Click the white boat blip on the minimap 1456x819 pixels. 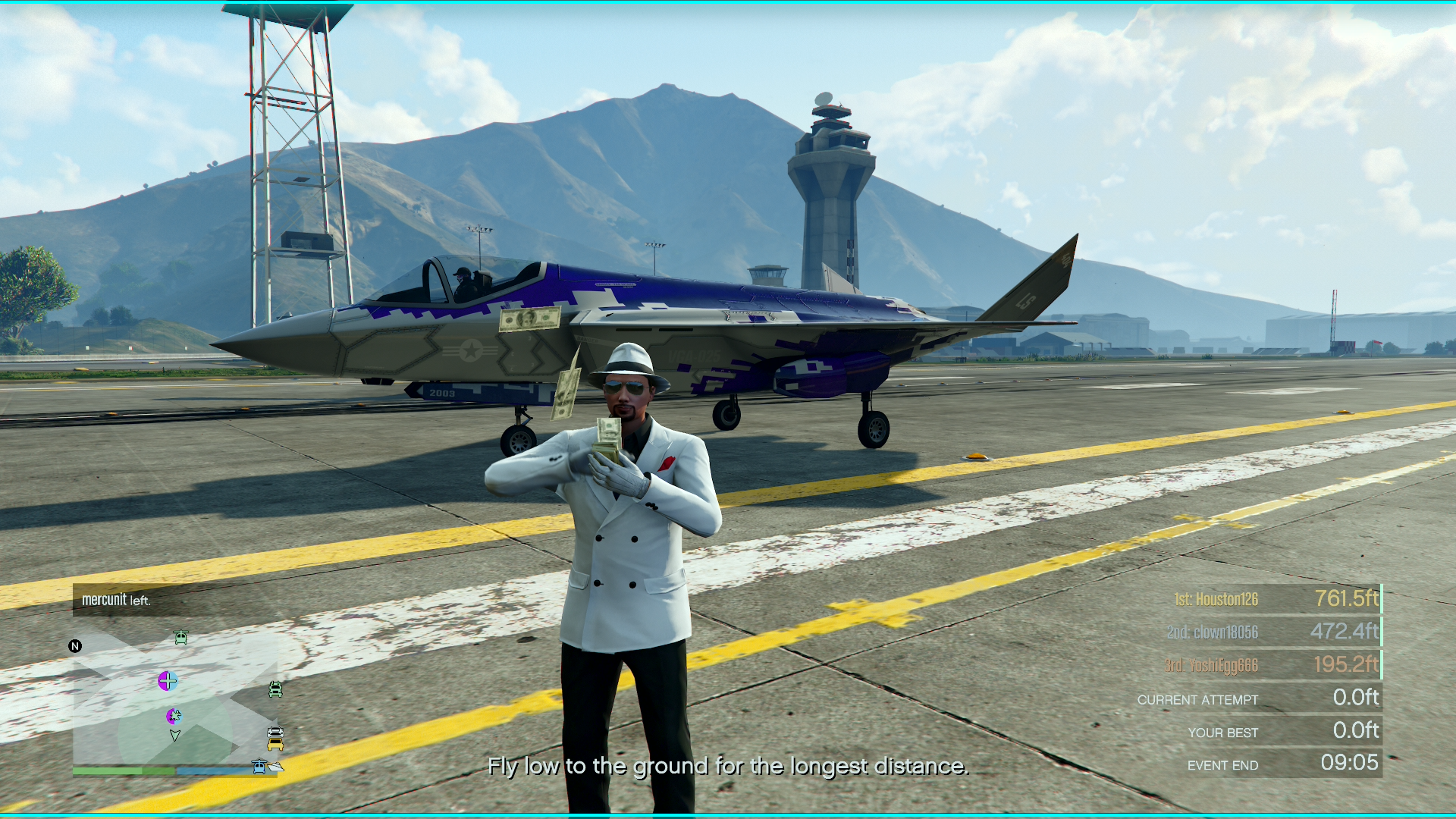[276, 767]
